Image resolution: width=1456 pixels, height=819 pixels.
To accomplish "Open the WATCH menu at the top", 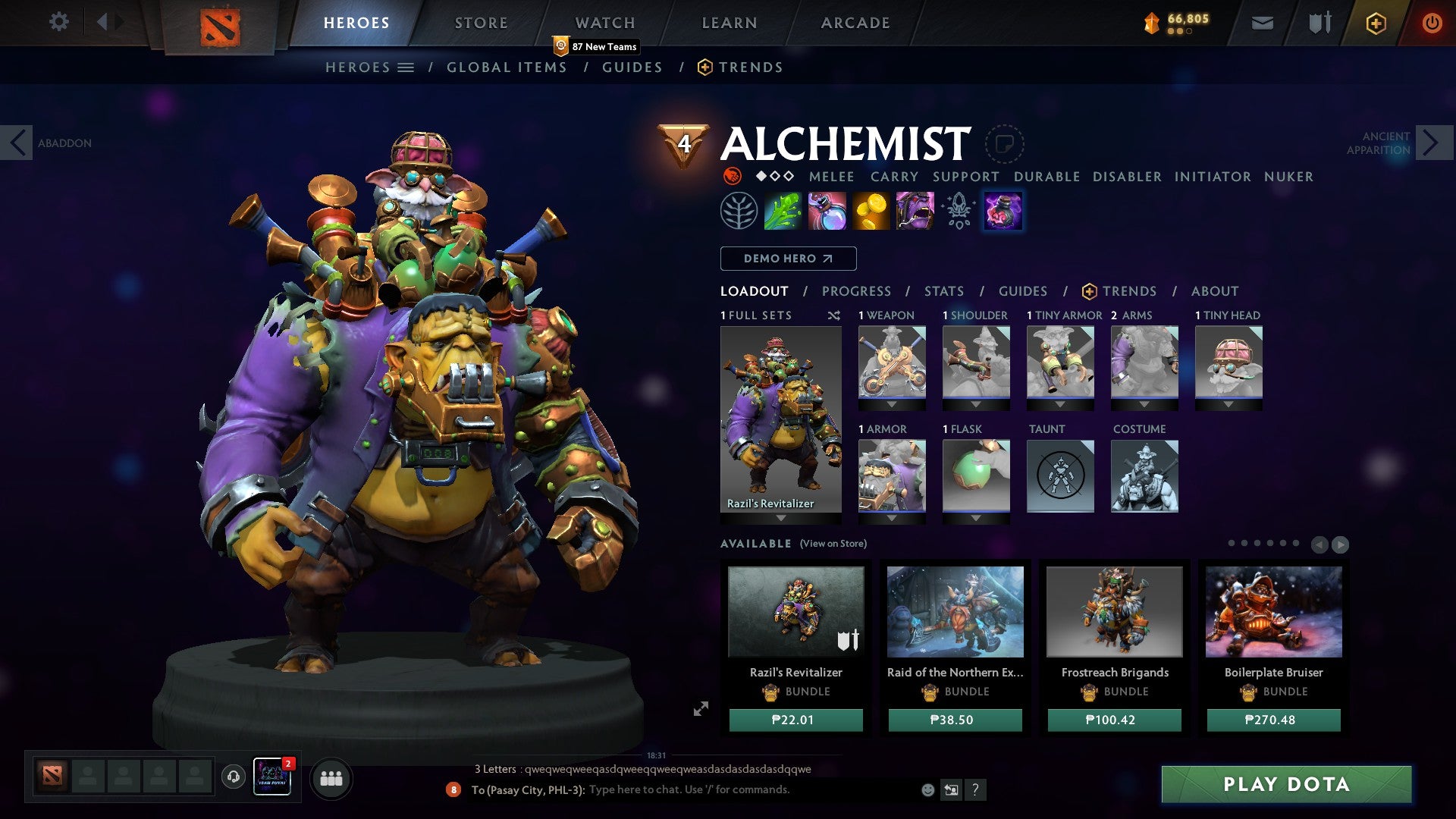I will [605, 22].
